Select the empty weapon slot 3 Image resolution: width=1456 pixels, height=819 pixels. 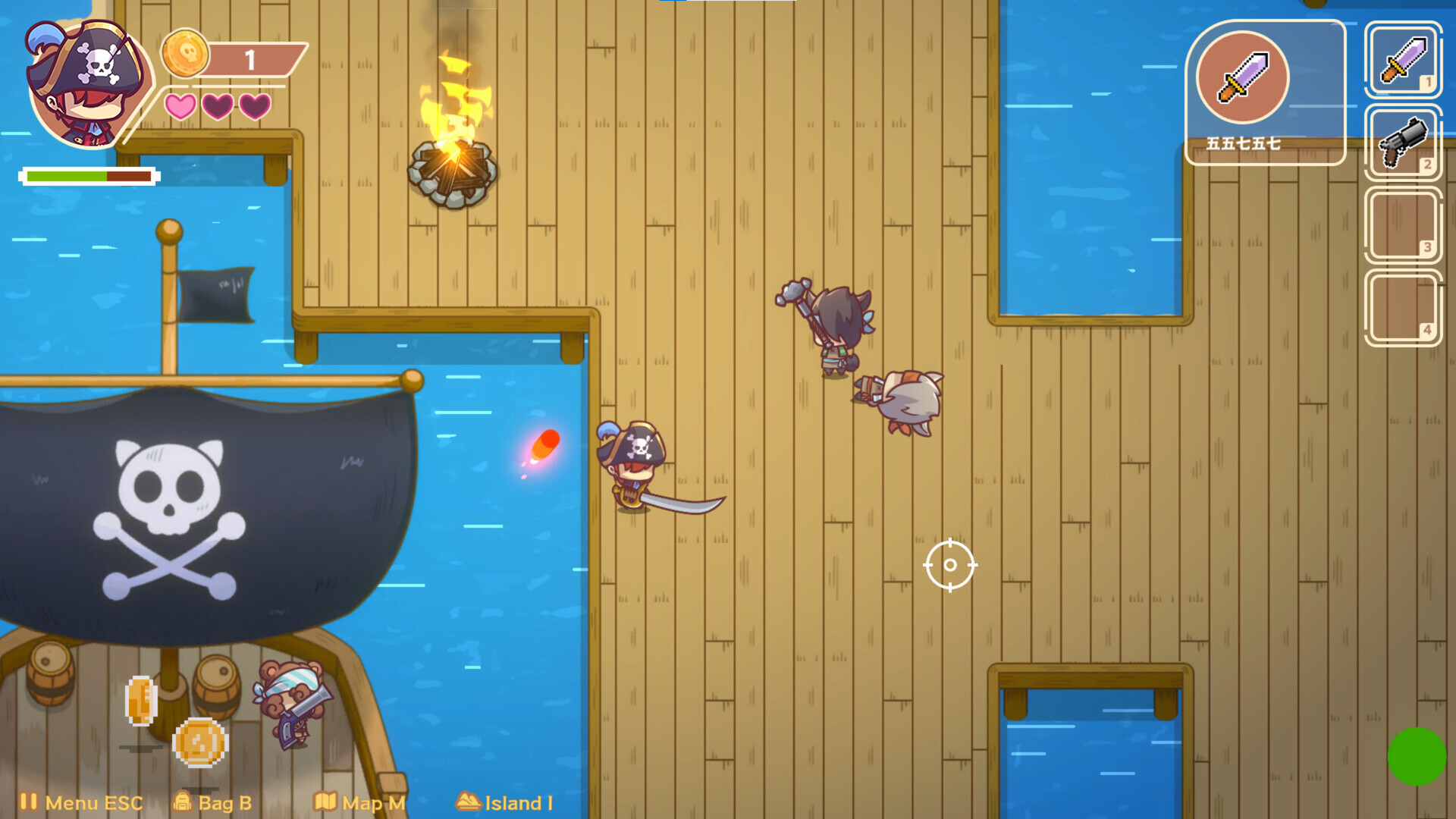coord(1404,224)
